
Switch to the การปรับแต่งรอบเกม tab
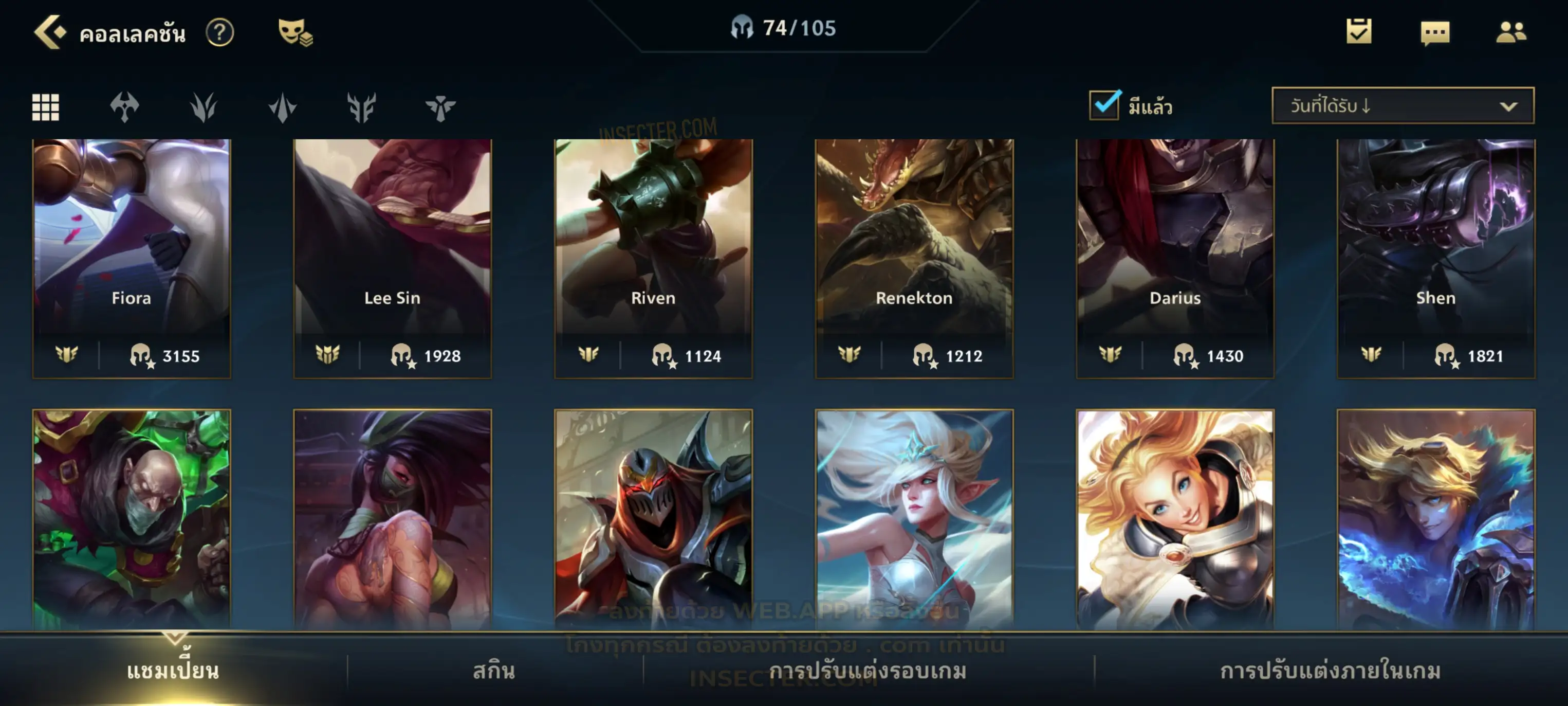(x=868, y=671)
